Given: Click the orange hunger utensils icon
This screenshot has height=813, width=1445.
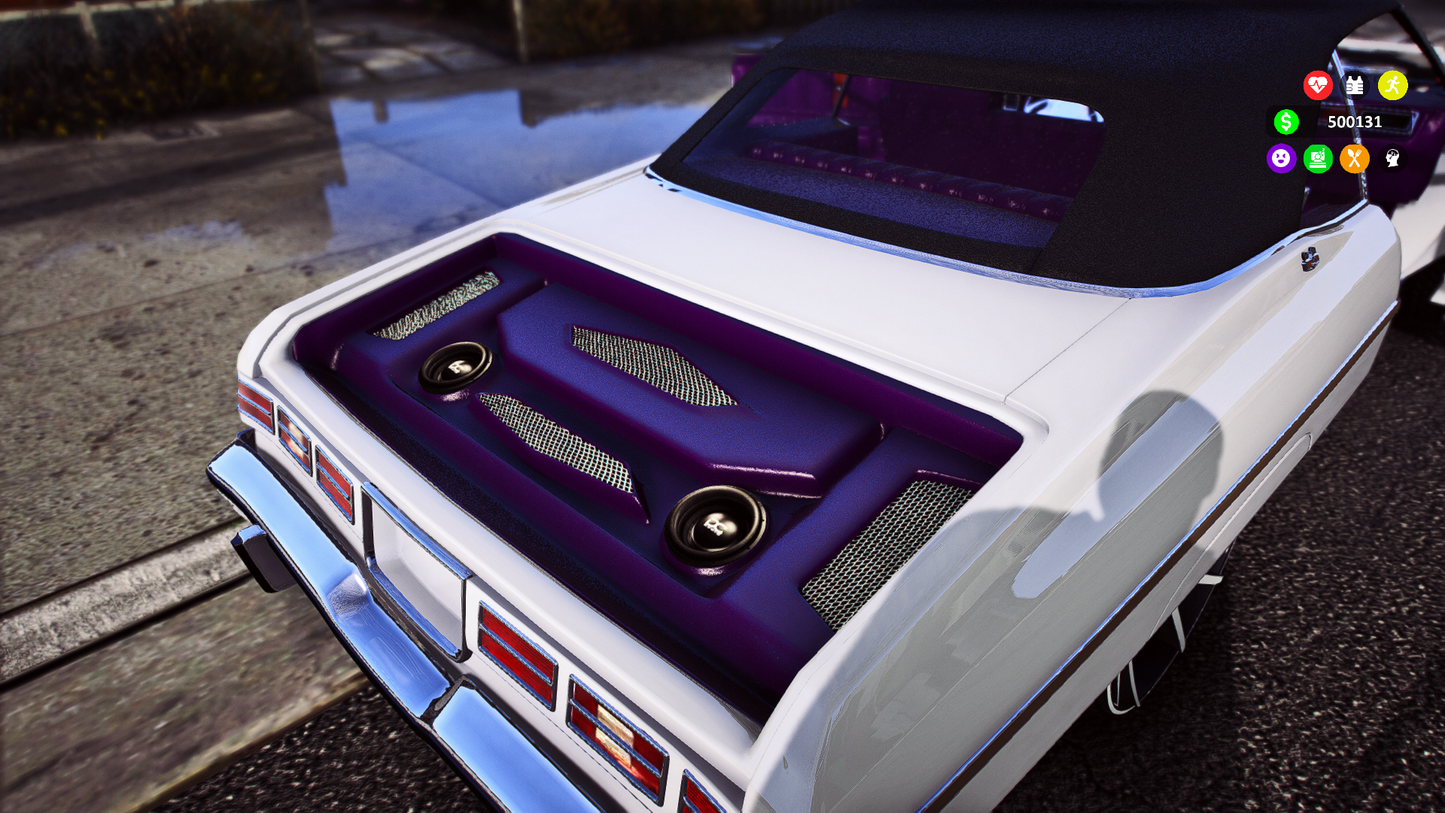Looking at the screenshot, I should click(x=1354, y=159).
